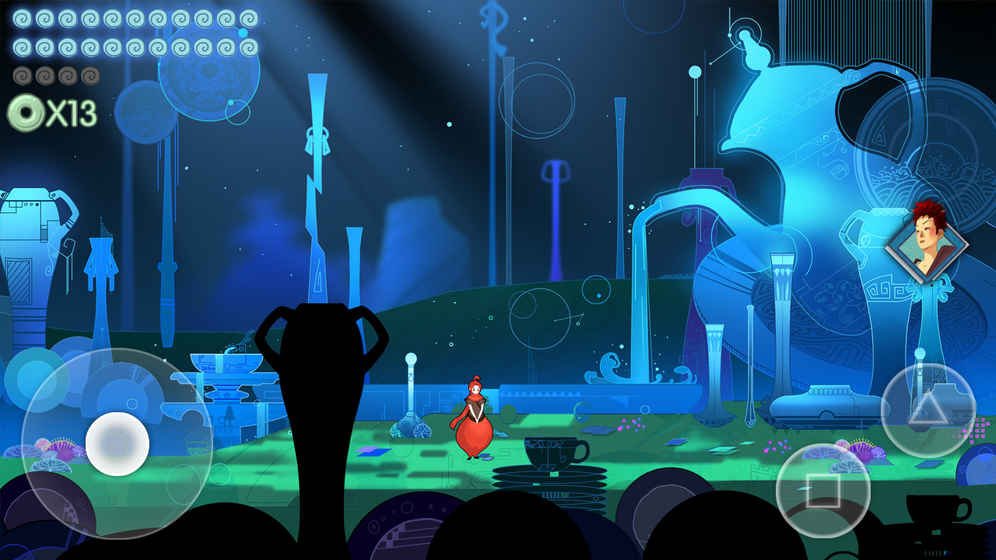The height and width of the screenshot is (560, 996).
Task: Tap the virtual joystick thumb knob
Action: coord(117,444)
